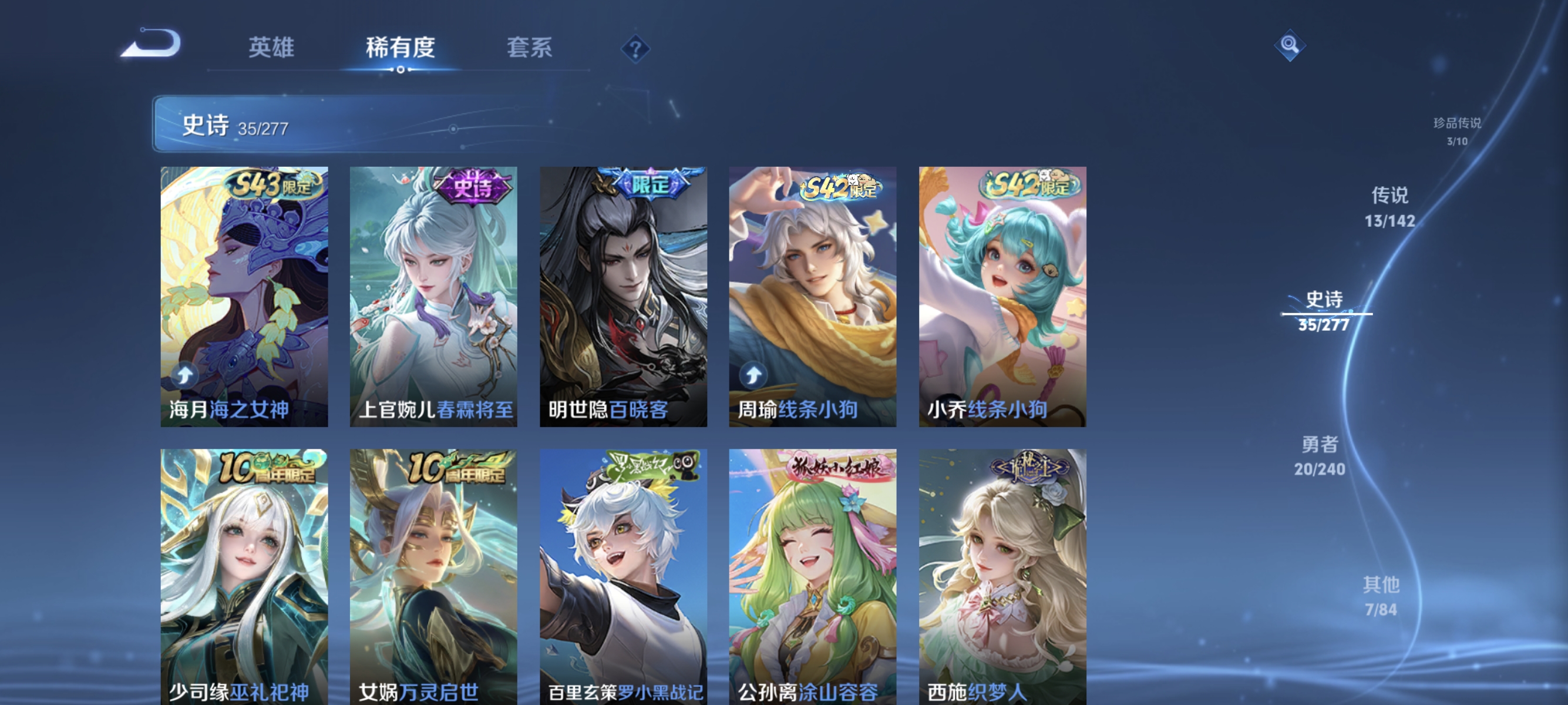Viewport: 1568px width, 705px height.
Task: Open the help question mark icon
Action: pyautogui.click(x=635, y=51)
